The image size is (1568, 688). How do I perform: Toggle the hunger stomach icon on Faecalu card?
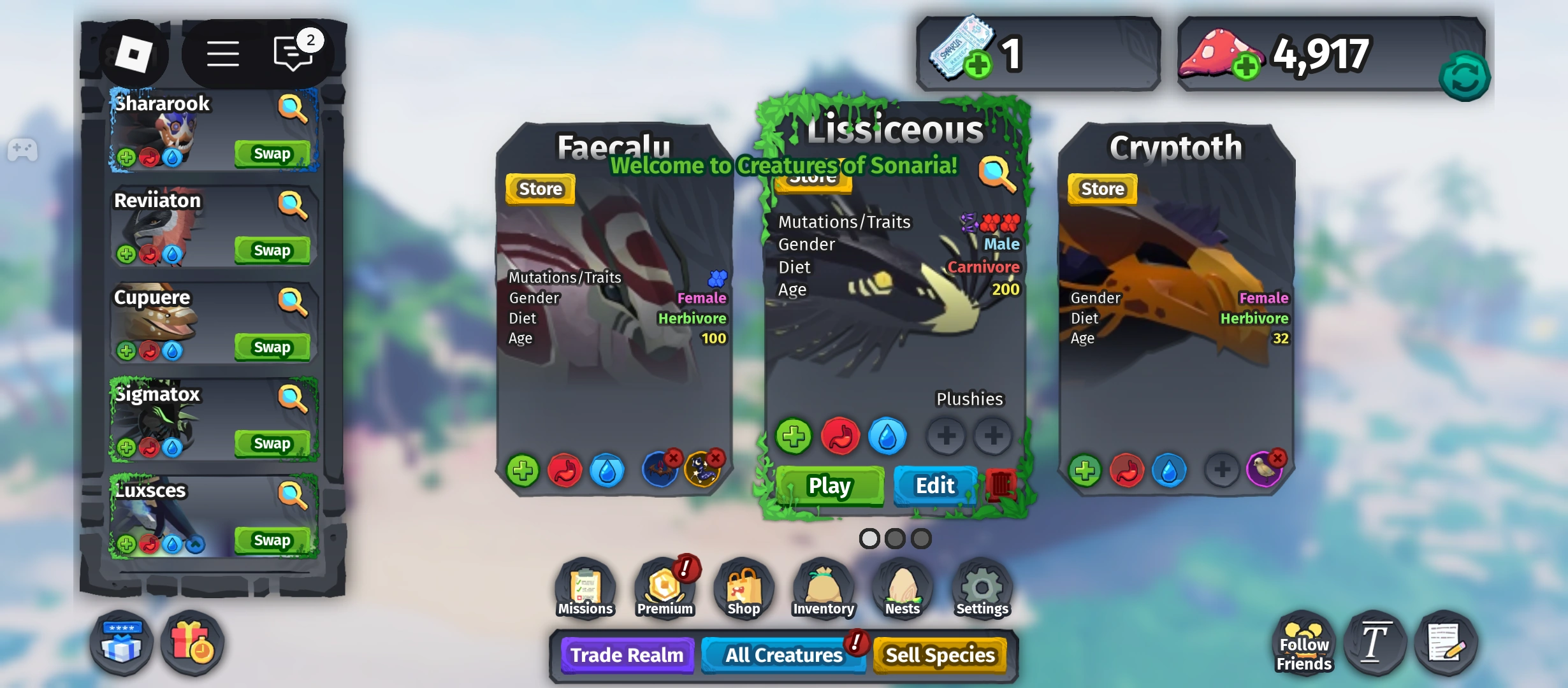tap(565, 470)
